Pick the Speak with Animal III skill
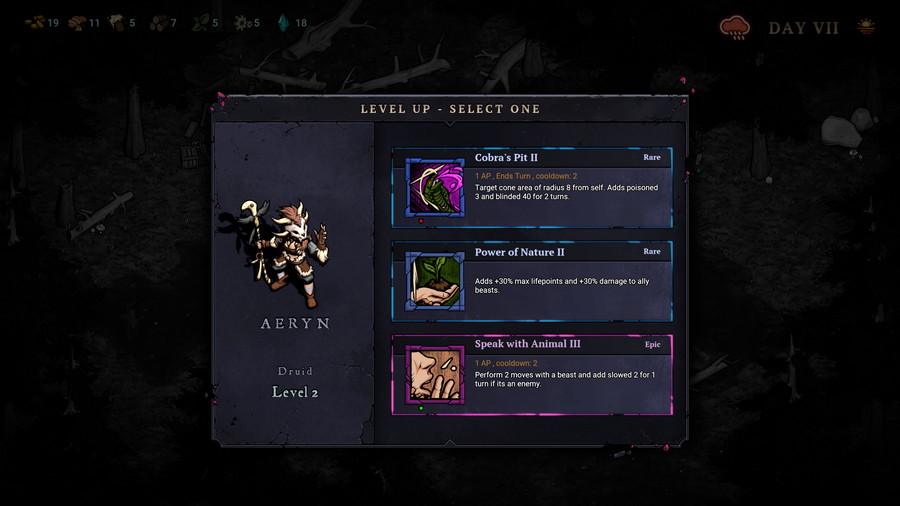Screen dimensions: 900x506 click(560, 373)
